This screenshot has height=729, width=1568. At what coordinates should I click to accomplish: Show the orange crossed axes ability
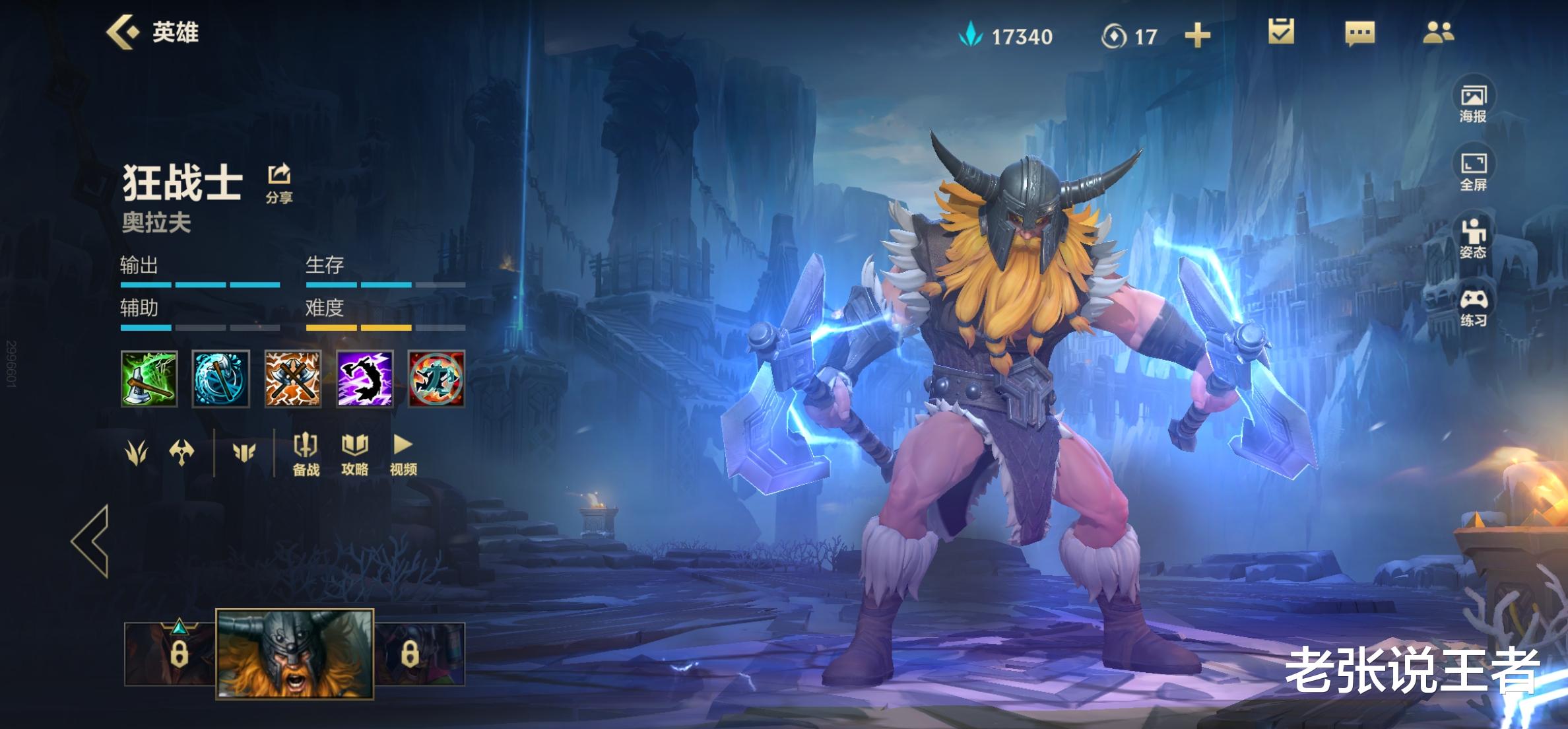pyautogui.click(x=293, y=378)
